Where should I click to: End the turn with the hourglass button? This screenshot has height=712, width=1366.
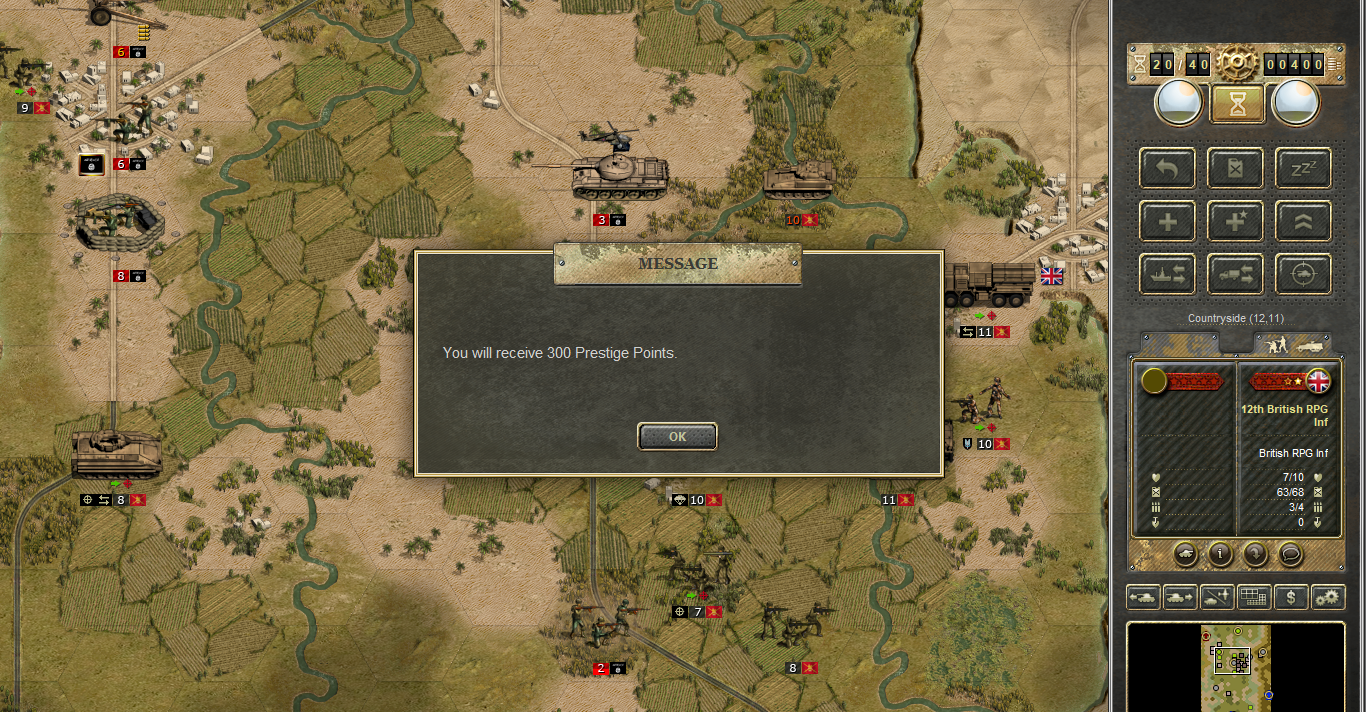[1237, 103]
